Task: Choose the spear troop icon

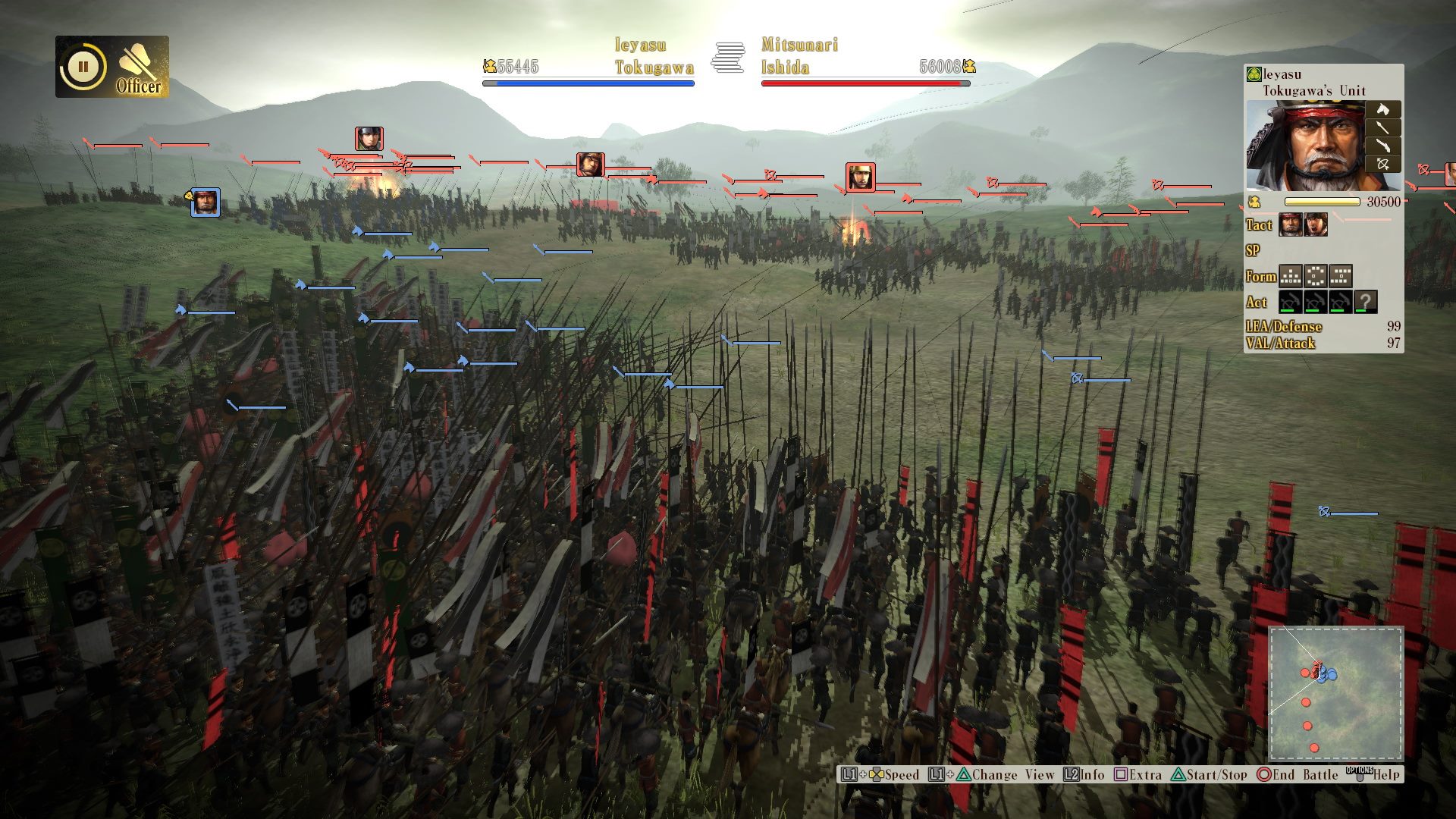Action: click(x=1382, y=127)
